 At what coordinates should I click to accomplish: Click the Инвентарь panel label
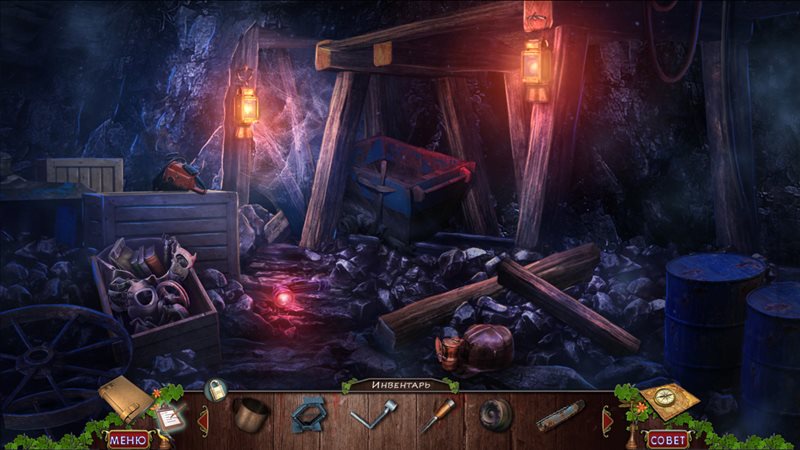tap(399, 385)
